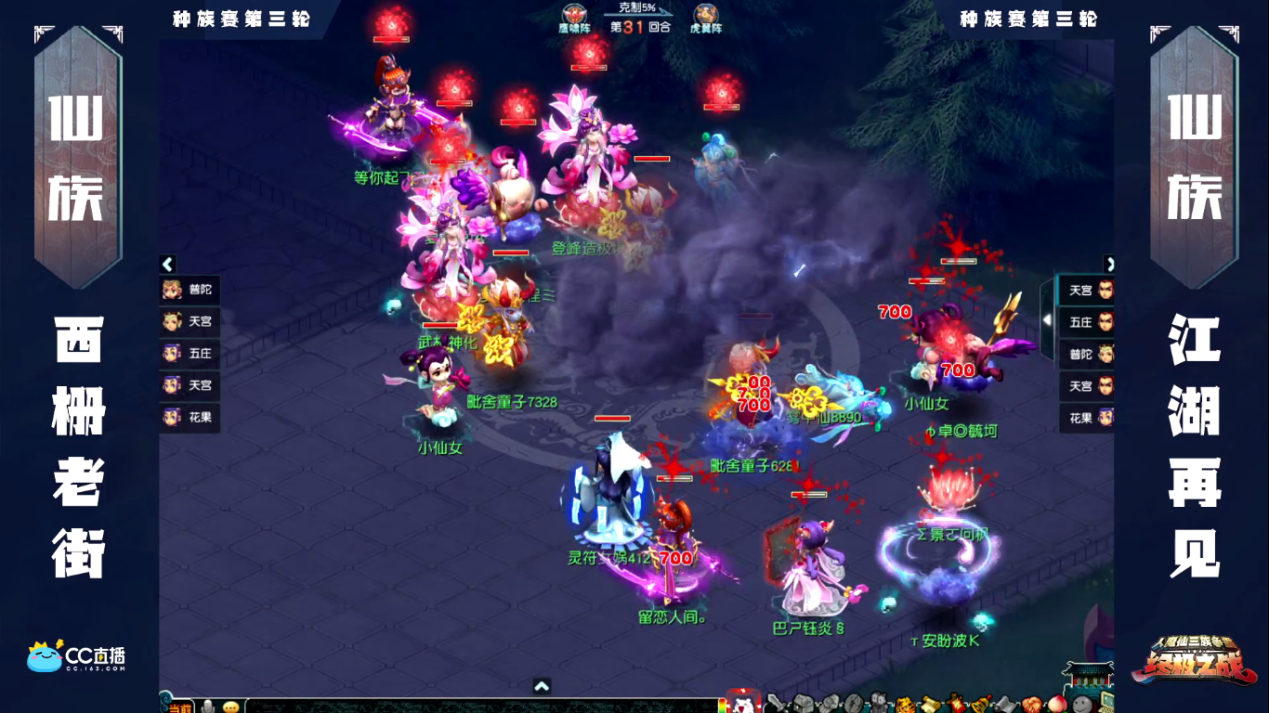The width and height of the screenshot is (1269, 713).
Task: Select 花果 in 西栅老街's team list
Action: coord(189,417)
